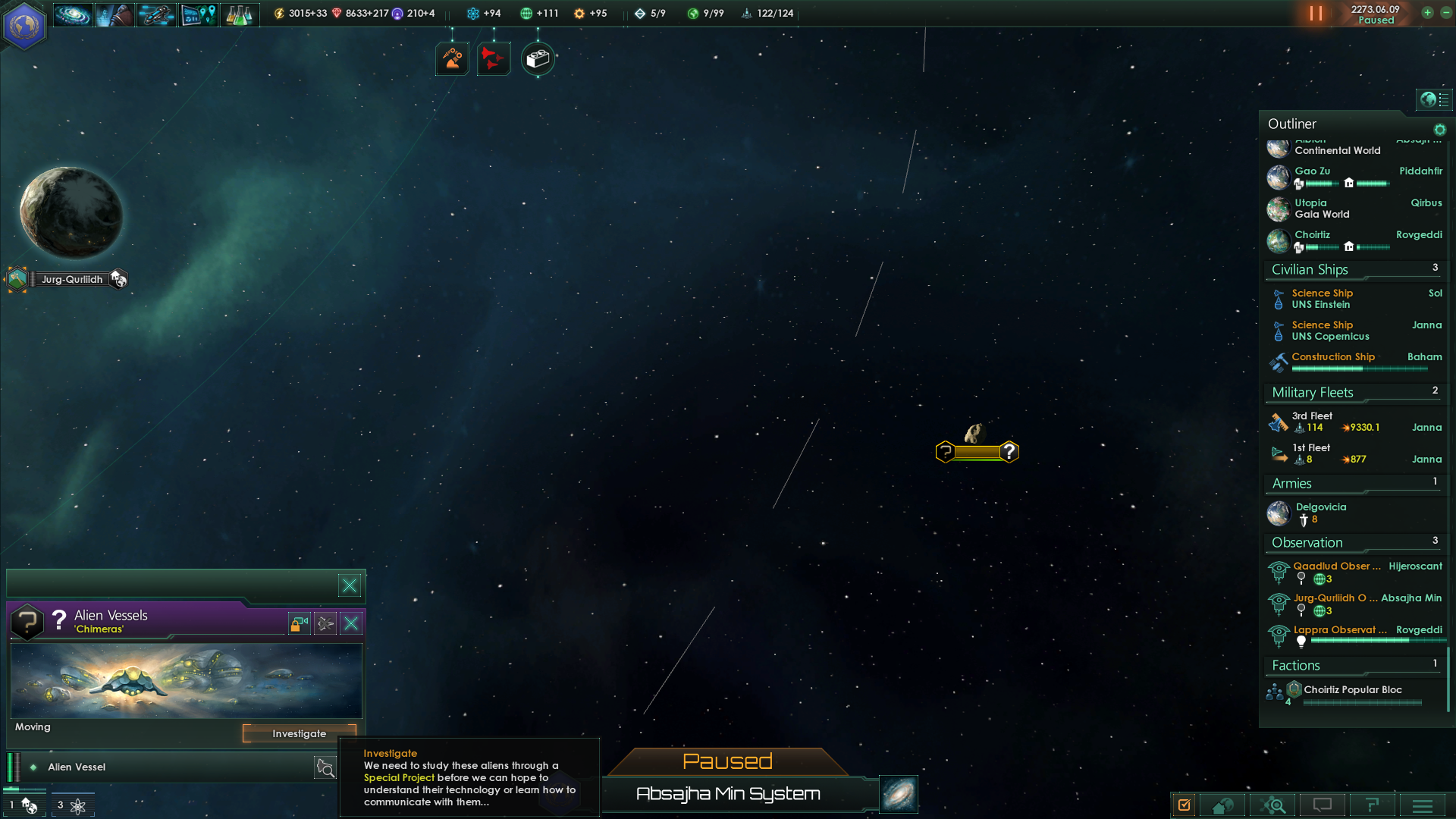
Task: Close the Alien Vessels panel
Action: pos(351,623)
